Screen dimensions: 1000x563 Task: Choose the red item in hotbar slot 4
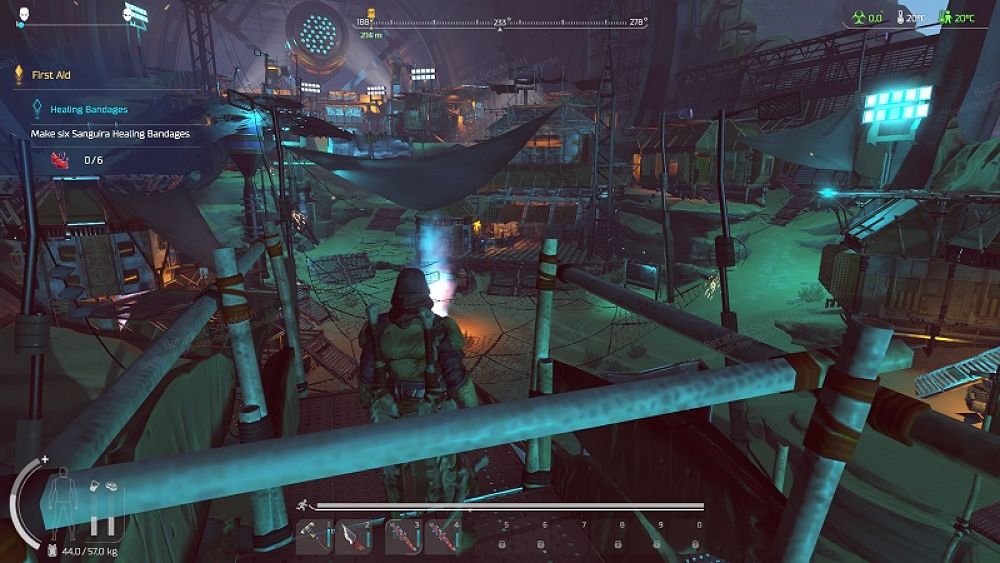pyautogui.click(x=443, y=537)
